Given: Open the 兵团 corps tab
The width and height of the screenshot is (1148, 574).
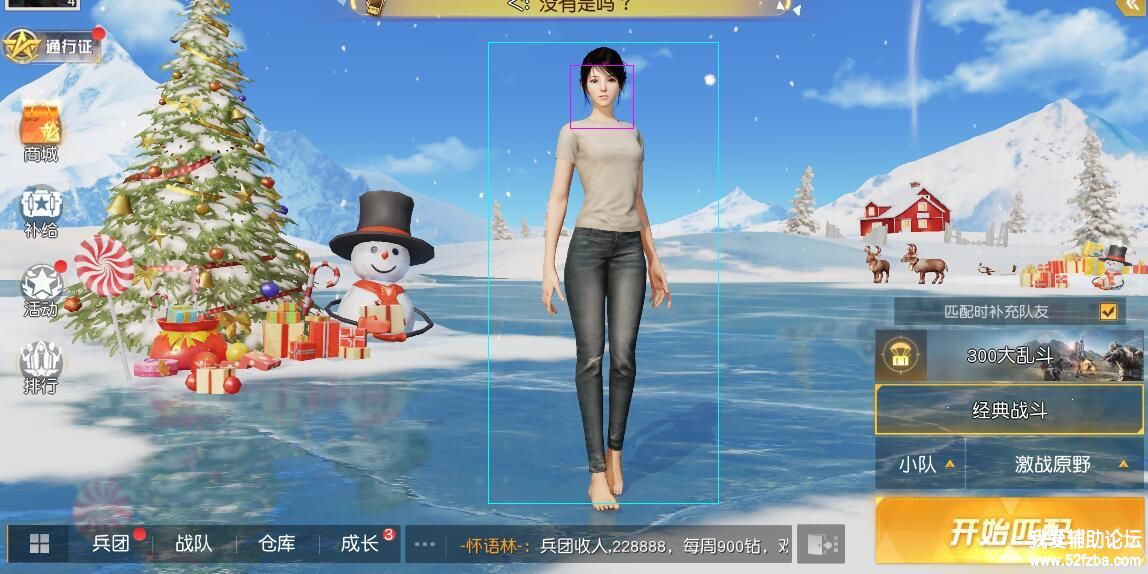Looking at the screenshot, I should [x=112, y=544].
